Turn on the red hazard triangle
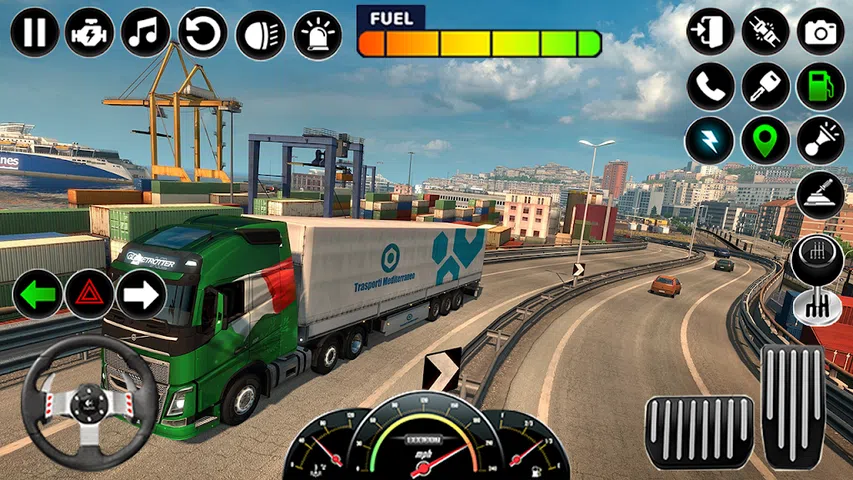Viewport: 853px width, 480px height. pos(90,294)
